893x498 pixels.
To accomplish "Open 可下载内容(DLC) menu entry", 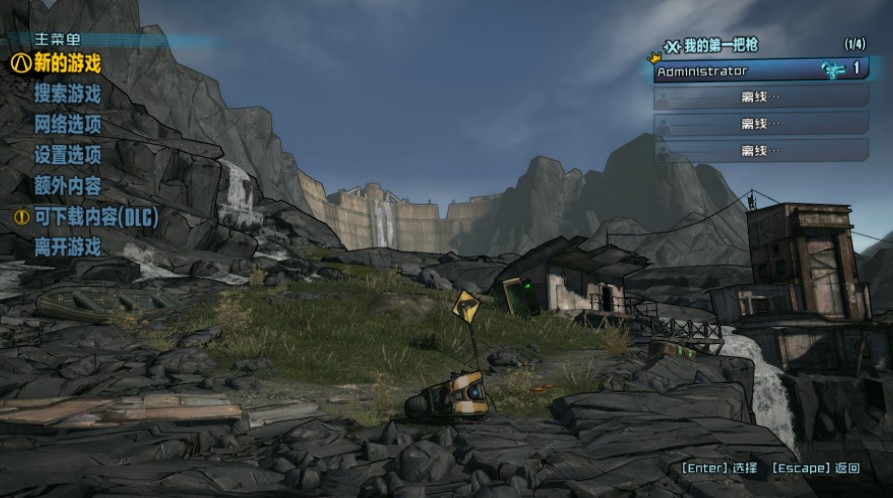I will (96, 216).
